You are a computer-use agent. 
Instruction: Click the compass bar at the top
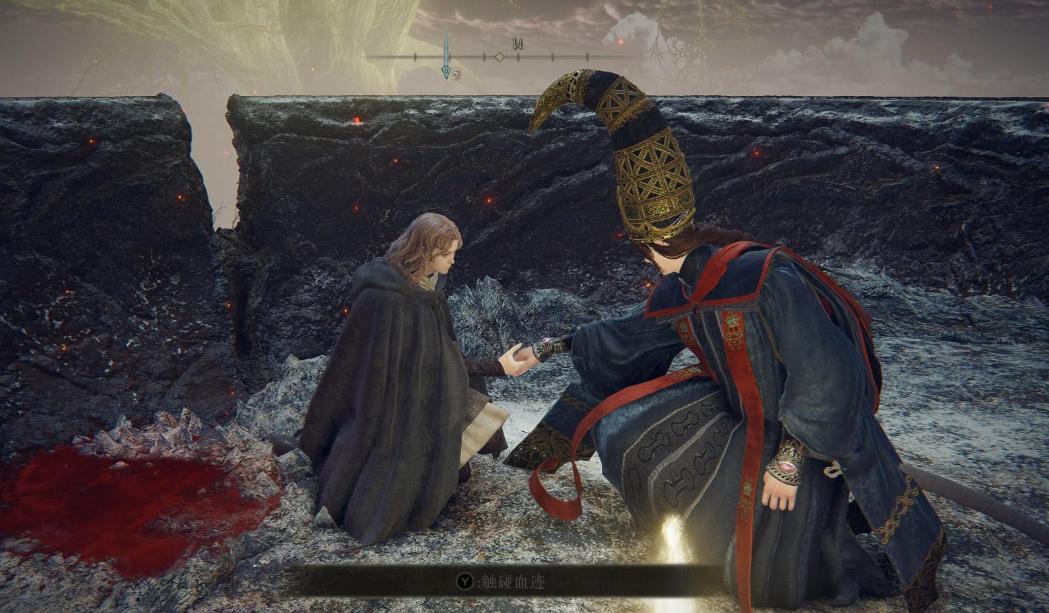pyautogui.click(x=499, y=57)
